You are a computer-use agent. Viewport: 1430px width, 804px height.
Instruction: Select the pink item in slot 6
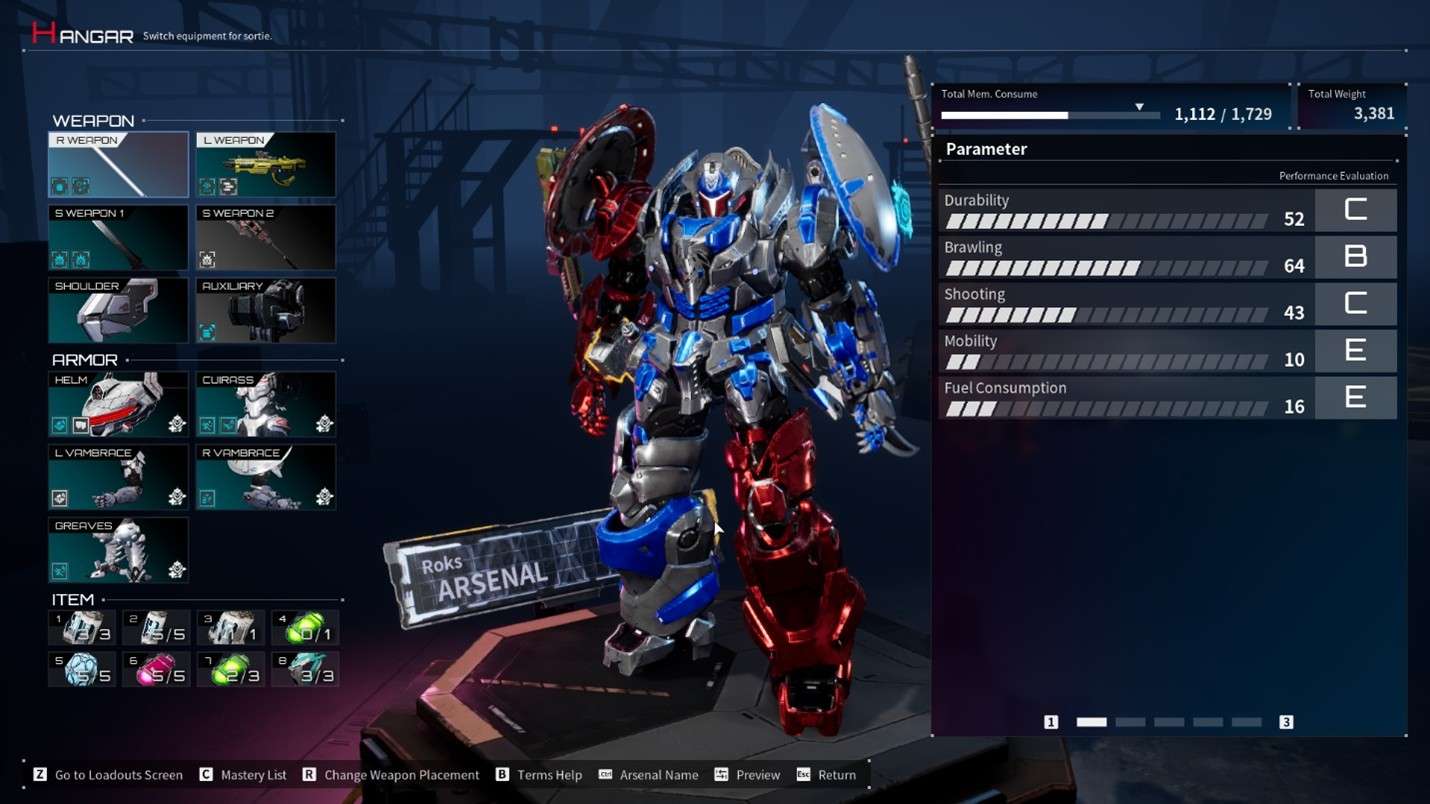tap(156, 668)
